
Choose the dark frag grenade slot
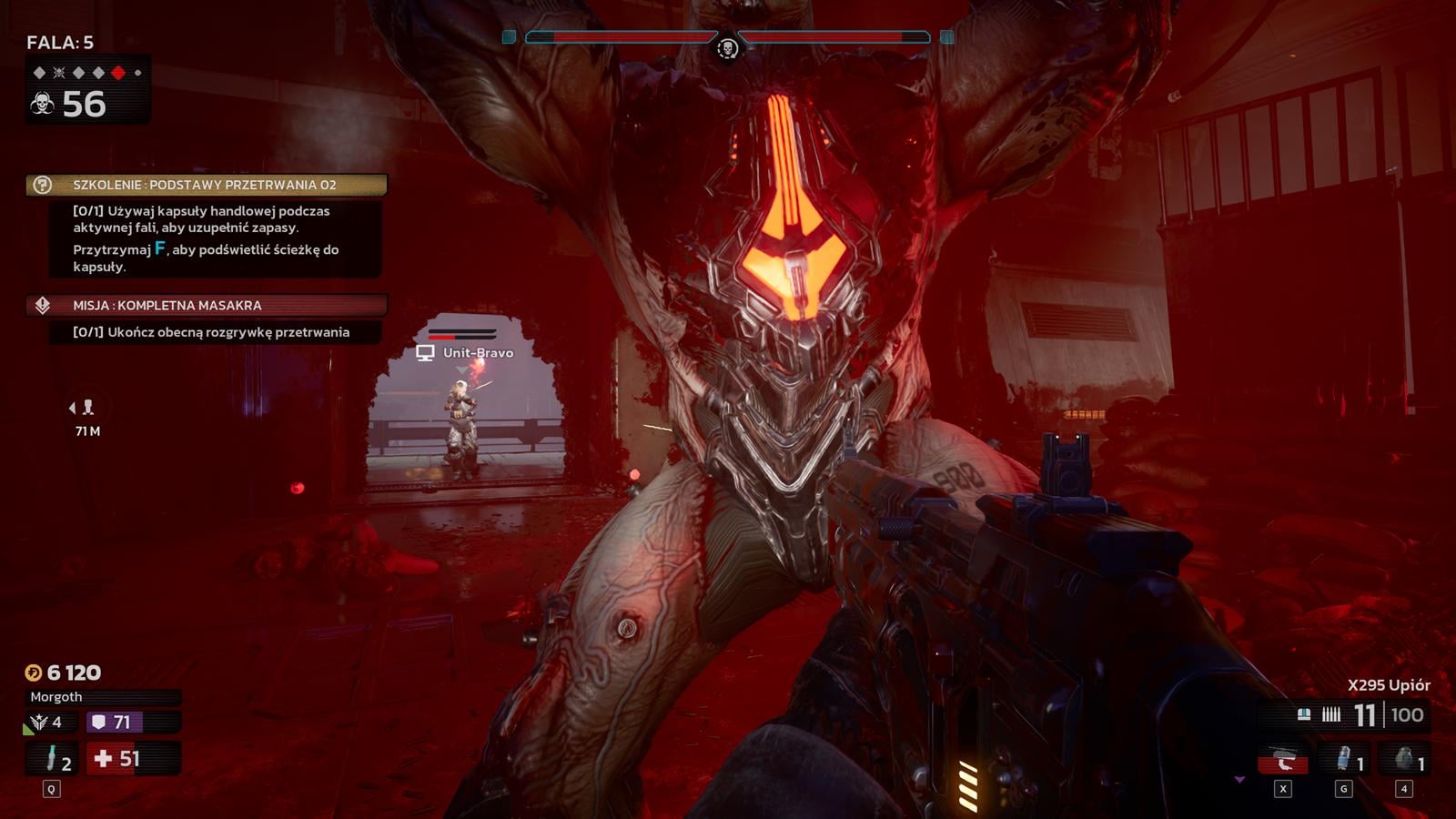point(1404,759)
